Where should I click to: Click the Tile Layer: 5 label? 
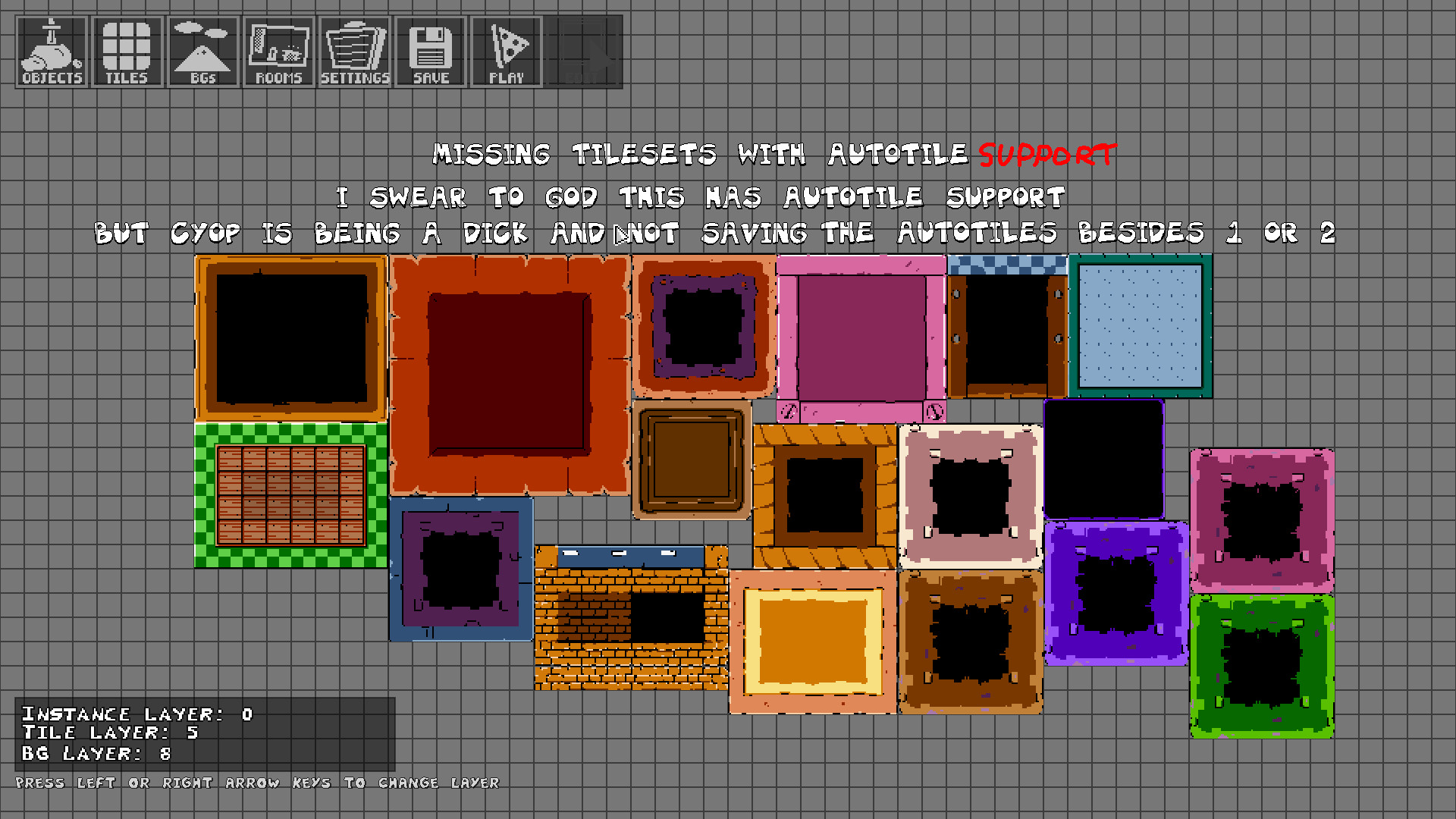(x=108, y=733)
